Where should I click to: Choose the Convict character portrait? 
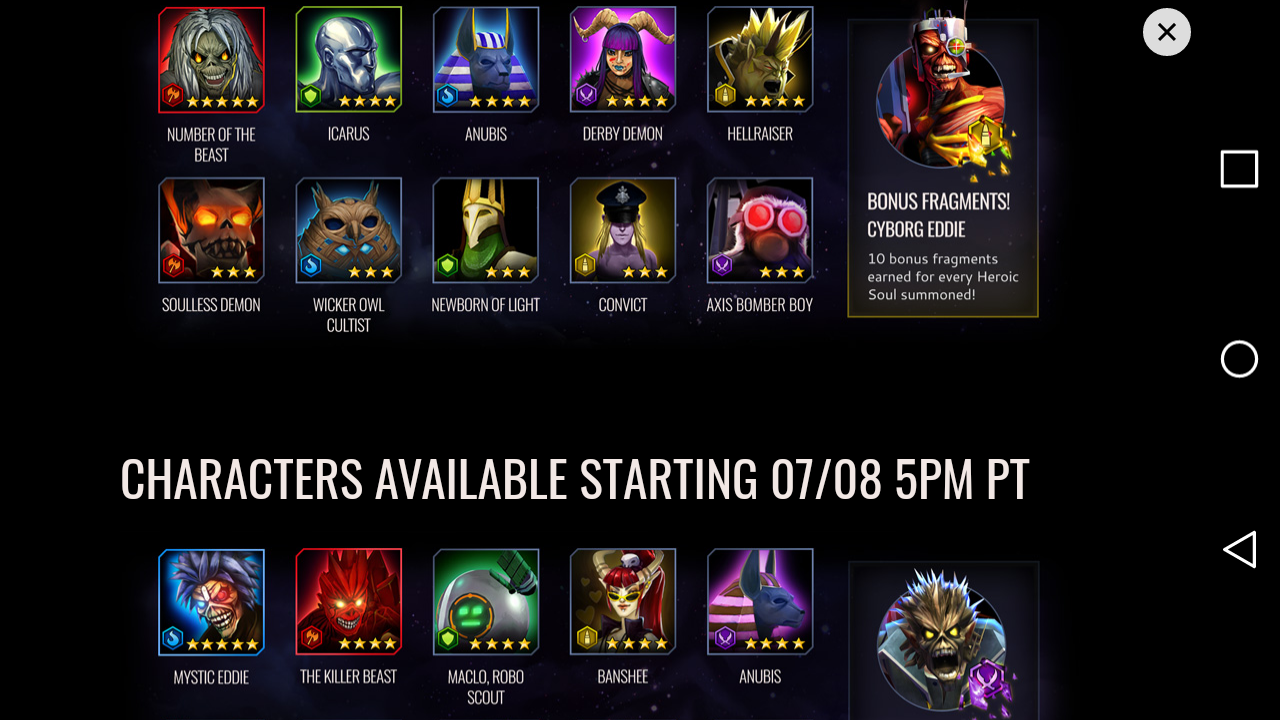click(x=622, y=231)
